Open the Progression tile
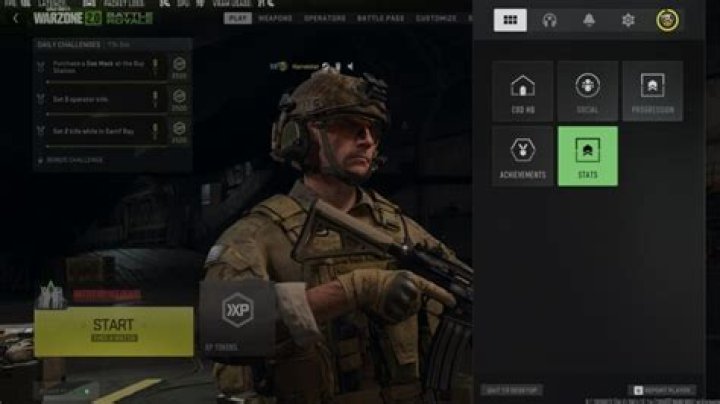Viewport: 720px width, 404px height. point(652,91)
